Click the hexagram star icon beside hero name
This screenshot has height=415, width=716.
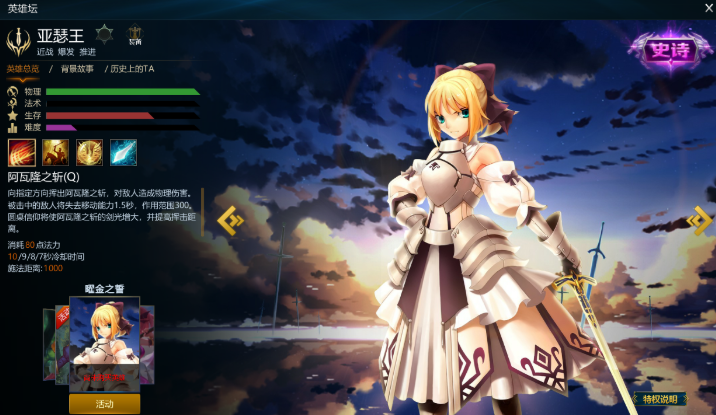pyautogui.click(x=104, y=33)
